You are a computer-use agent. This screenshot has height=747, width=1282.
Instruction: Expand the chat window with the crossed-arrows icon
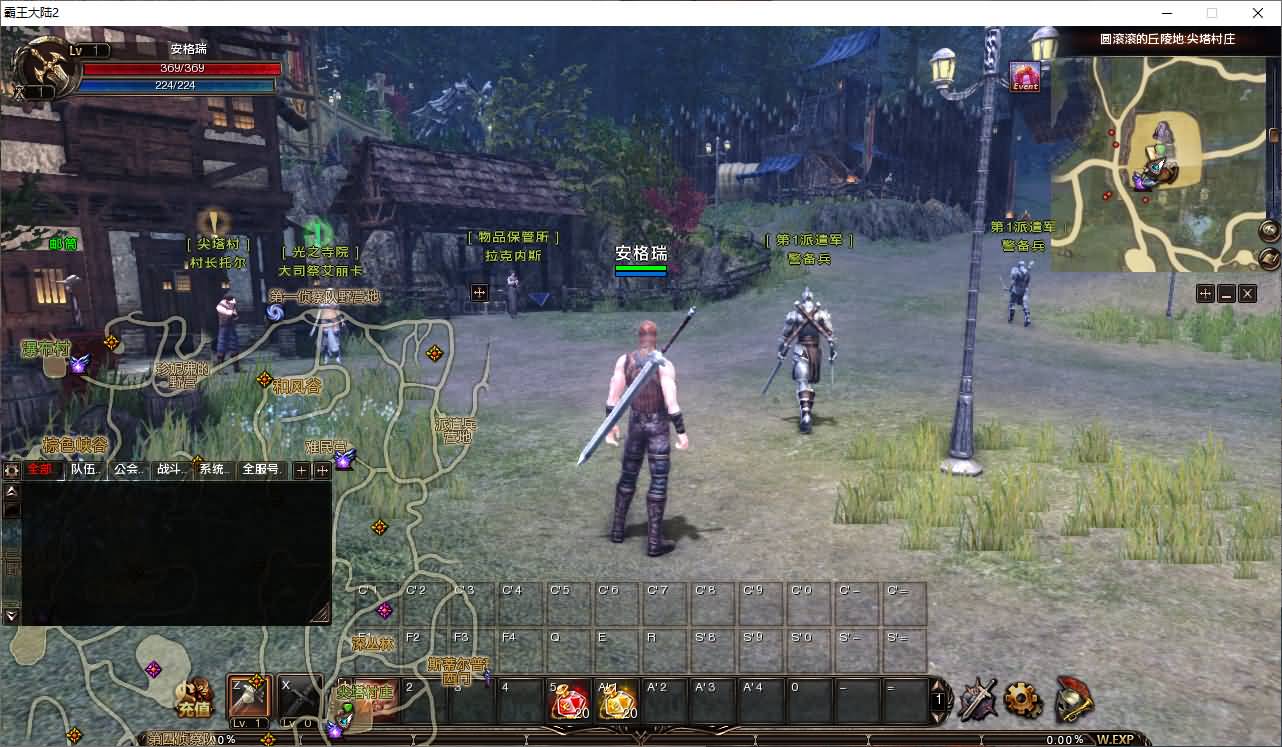321,470
